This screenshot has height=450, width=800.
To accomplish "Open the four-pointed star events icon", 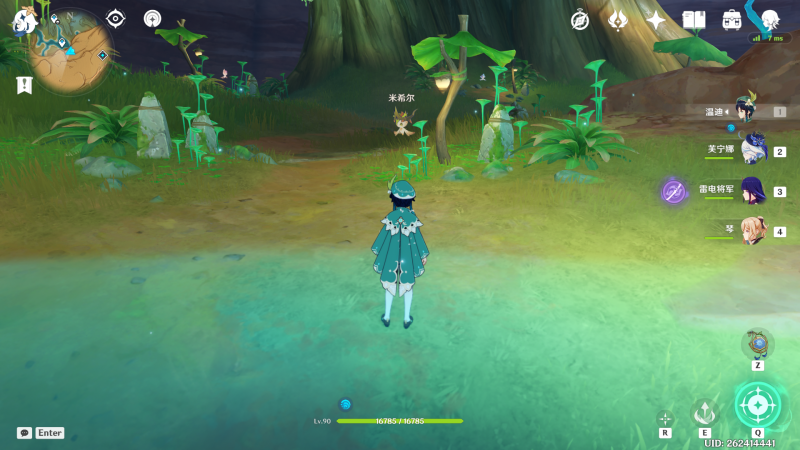I will point(656,20).
